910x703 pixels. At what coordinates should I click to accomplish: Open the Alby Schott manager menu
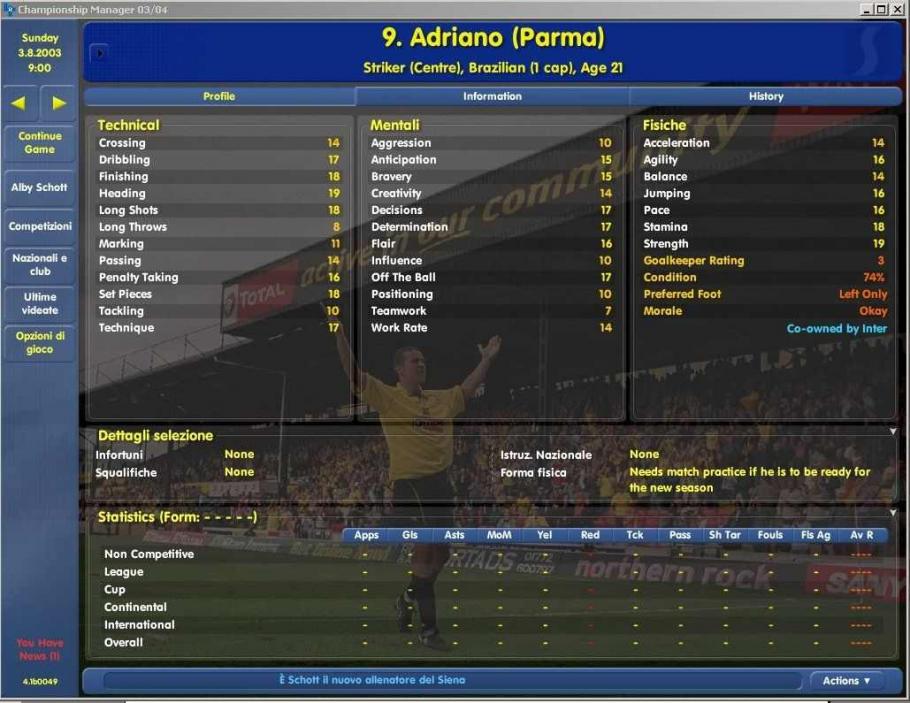coord(39,187)
